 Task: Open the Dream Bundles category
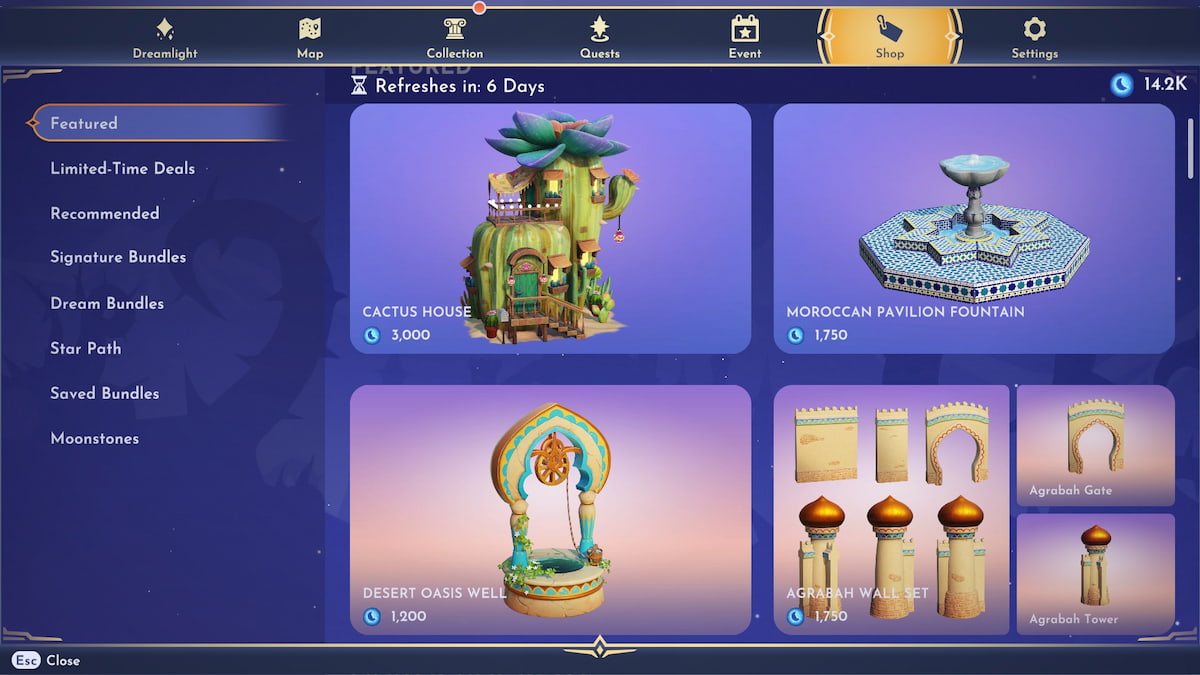[107, 303]
